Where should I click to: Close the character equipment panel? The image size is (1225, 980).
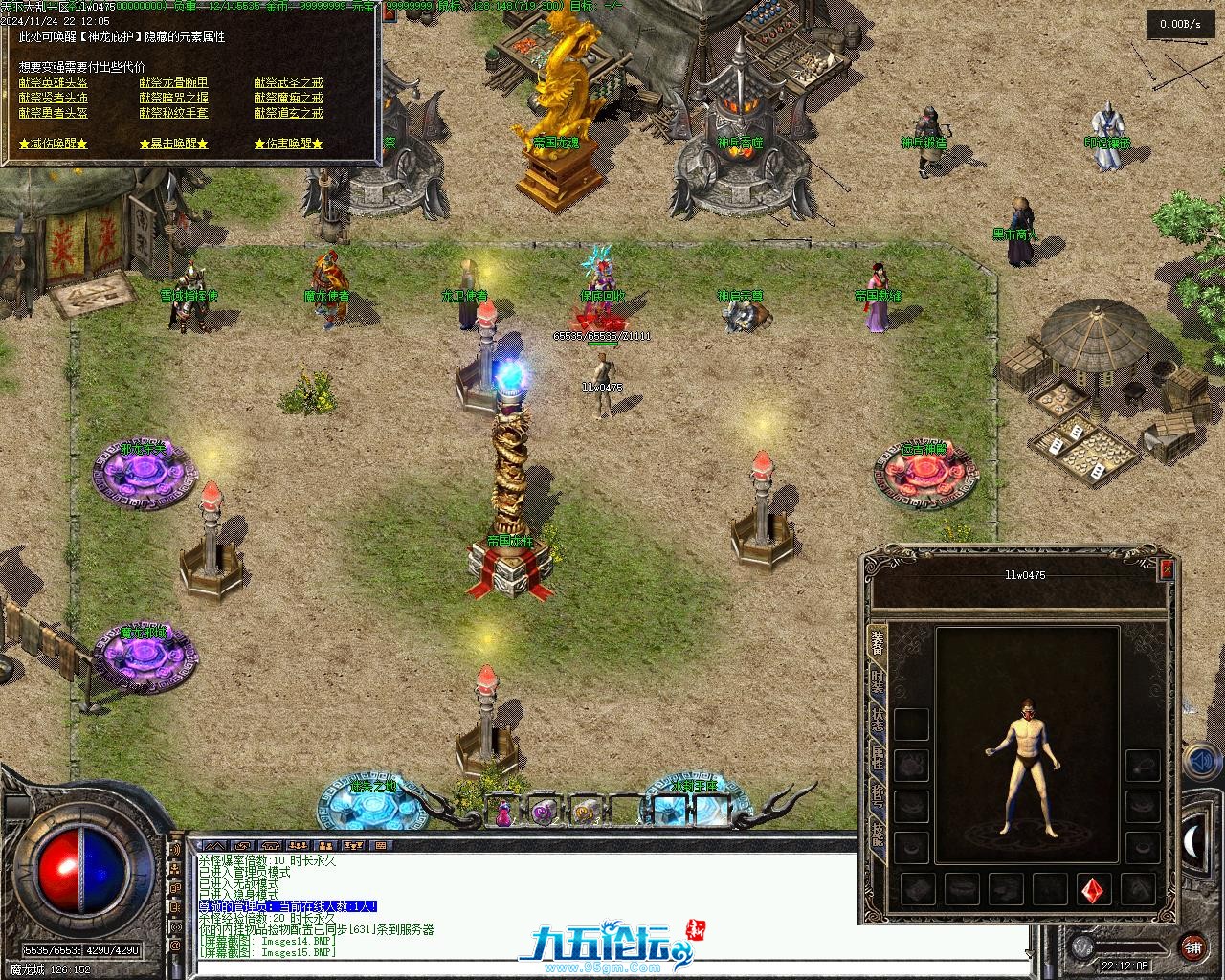(1166, 569)
